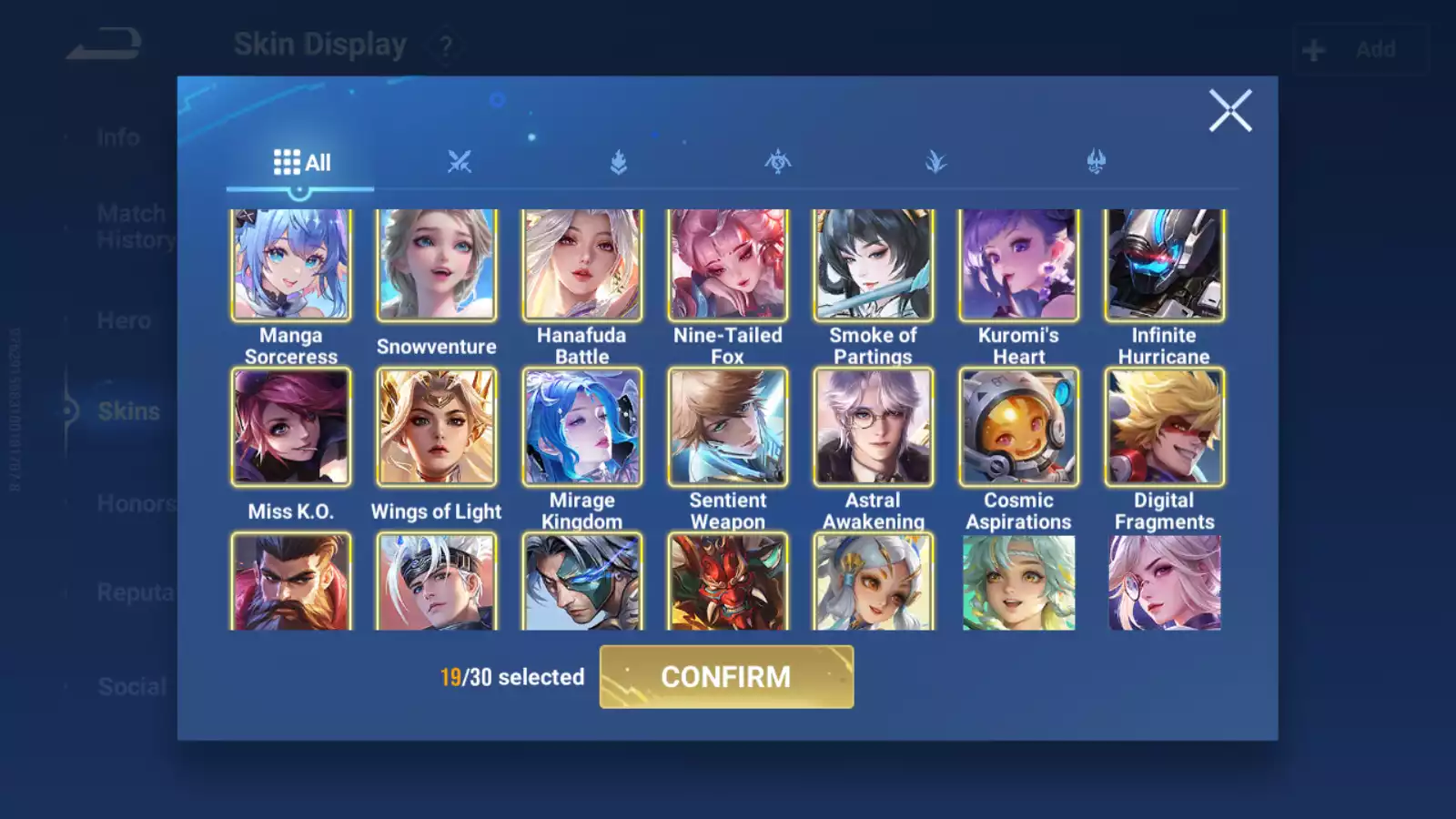Select the Manga Sorceress skin
This screenshot has height=819, width=1456.
(x=291, y=265)
